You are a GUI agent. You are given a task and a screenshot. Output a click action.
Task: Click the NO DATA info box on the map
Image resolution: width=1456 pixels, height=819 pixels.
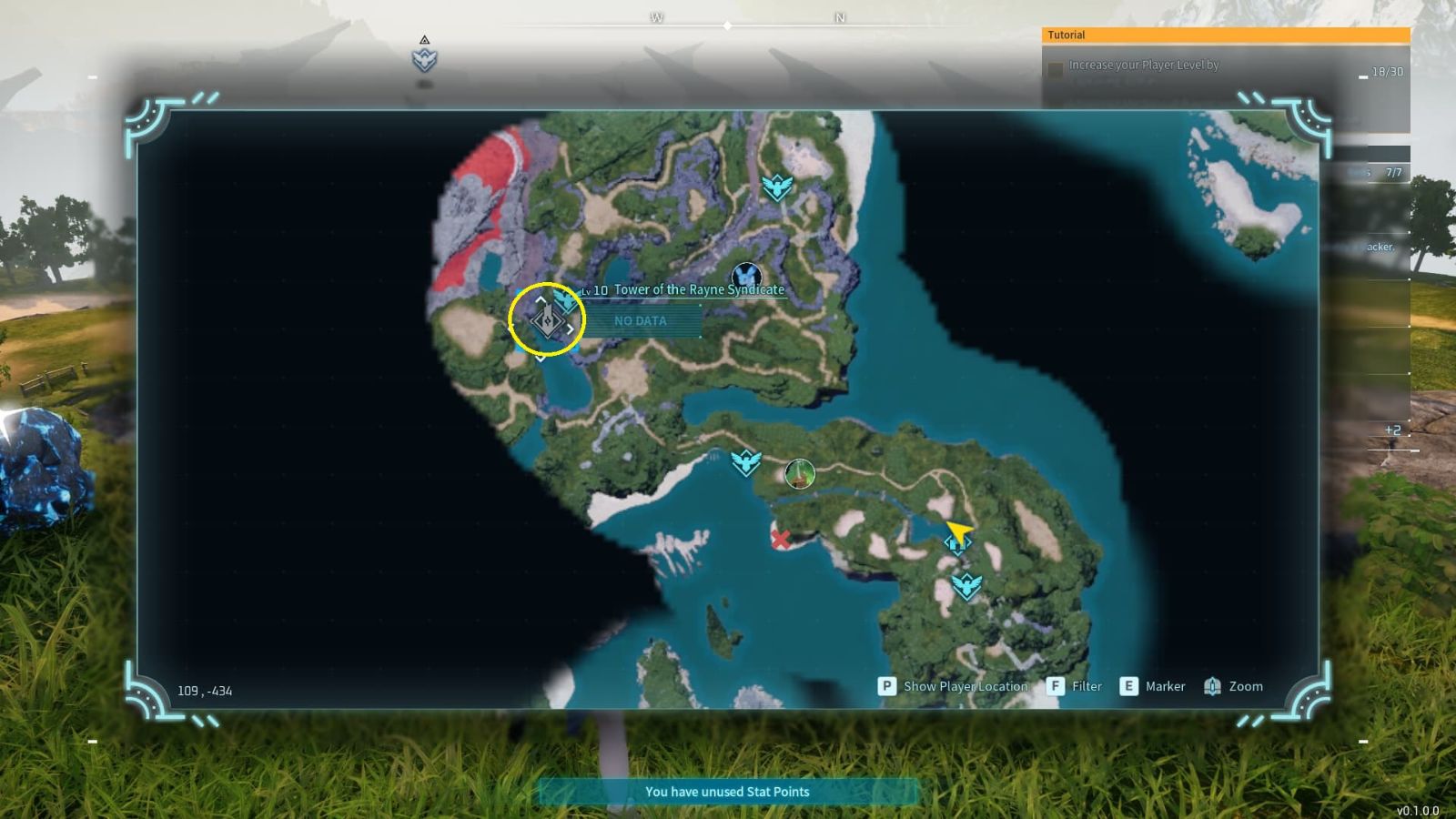point(640,320)
